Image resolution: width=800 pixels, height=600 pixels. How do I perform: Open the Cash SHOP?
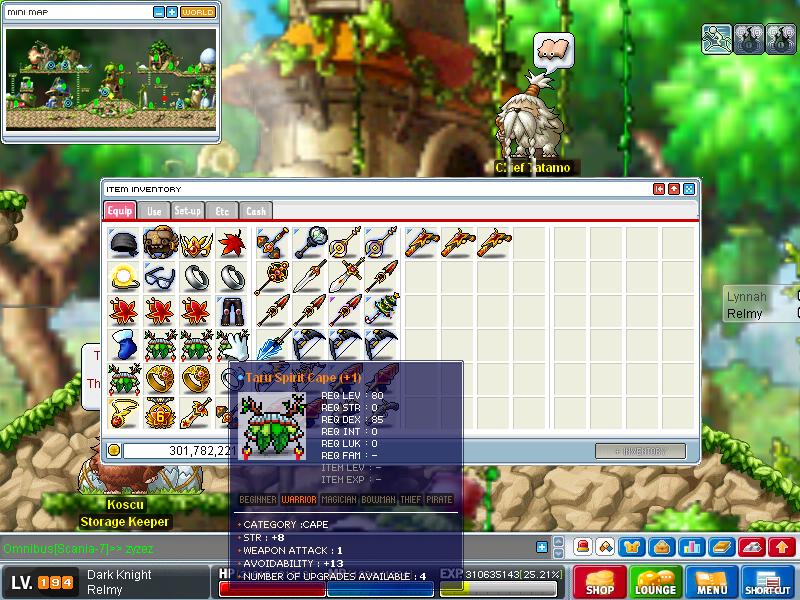[600, 582]
